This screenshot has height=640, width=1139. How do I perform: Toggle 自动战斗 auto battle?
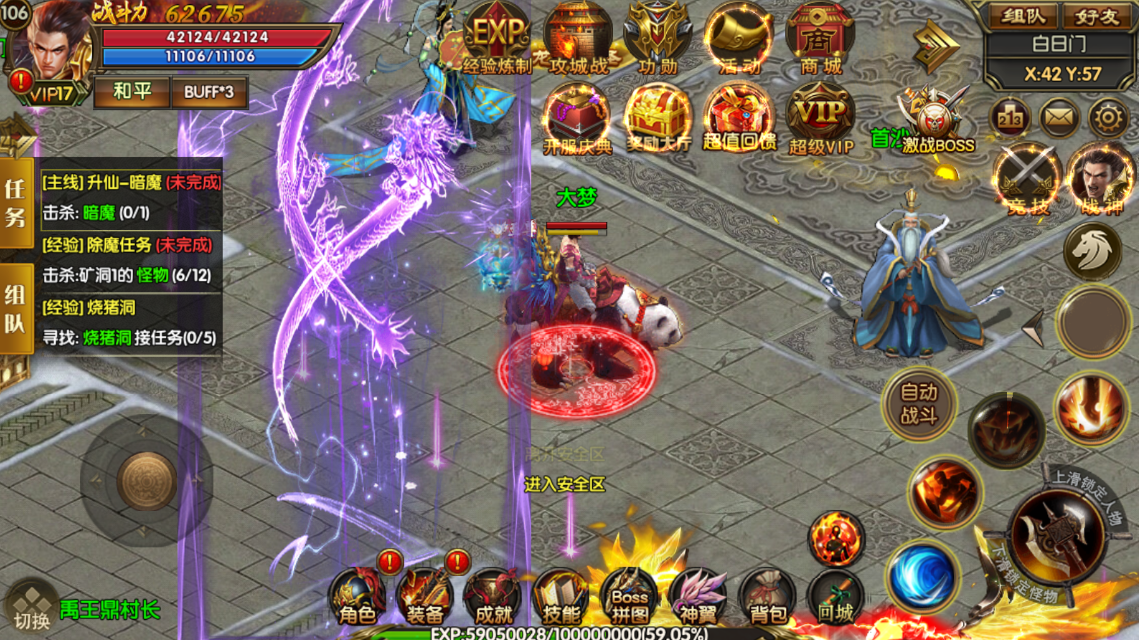click(x=919, y=403)
